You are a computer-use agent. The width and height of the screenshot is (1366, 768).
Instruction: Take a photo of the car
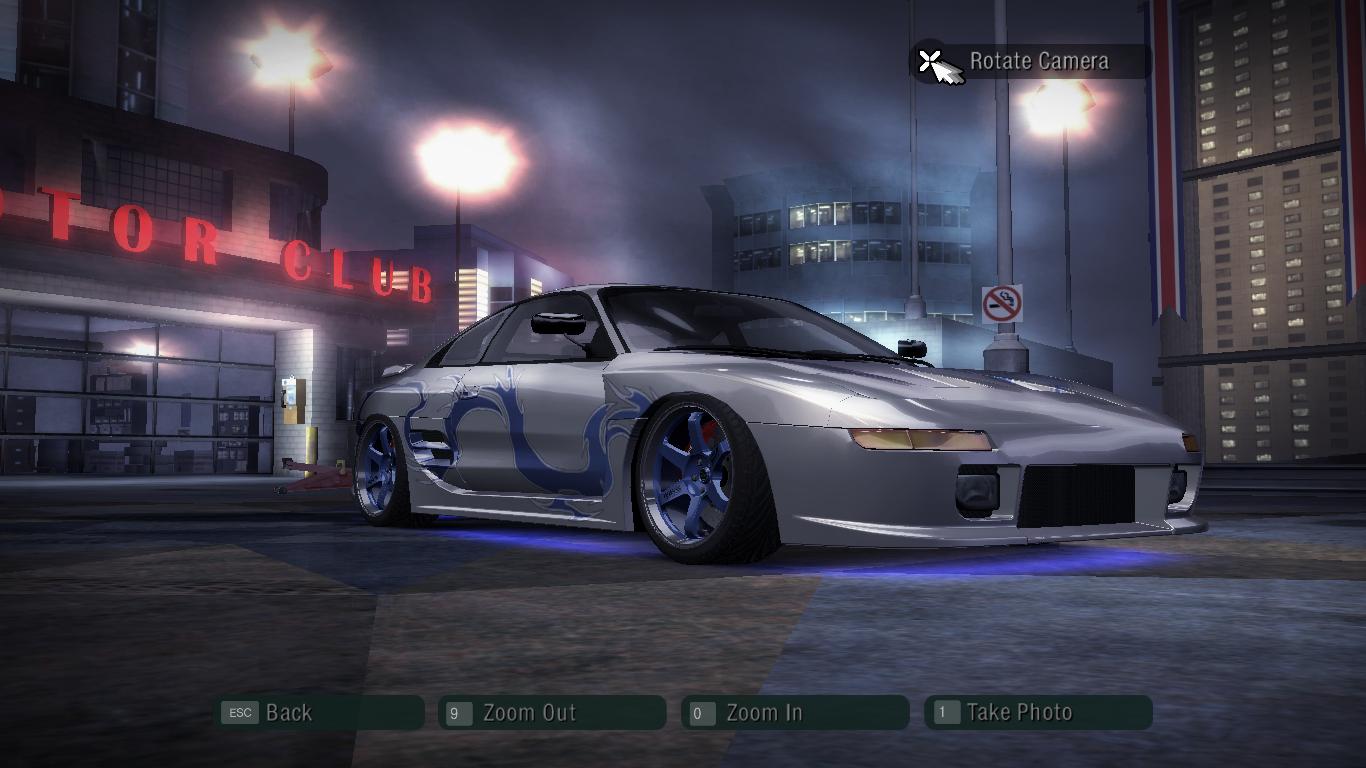[1038, 713]
